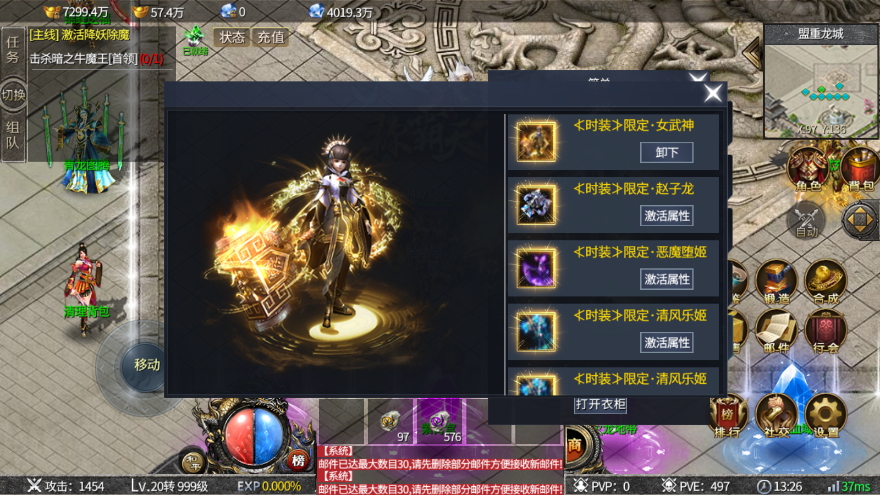Open the 背包 backpack
Image resolution: width=880 pixels, height=495 pixels.
(x=859, y=169)
